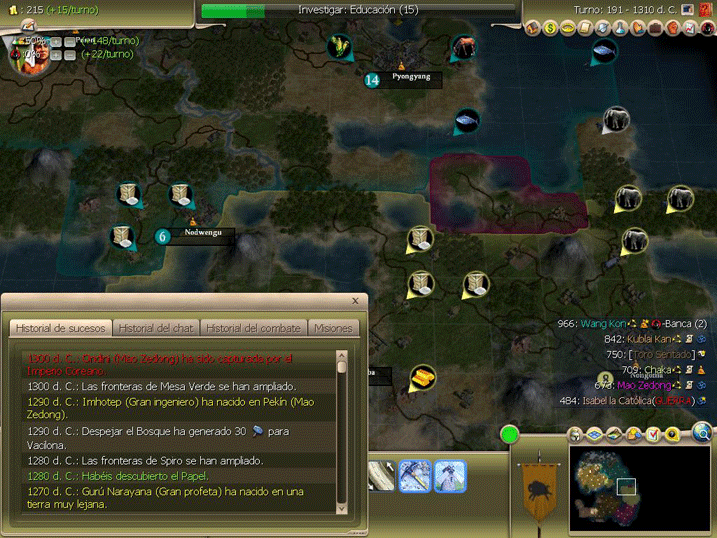
Task: Click Wang Kon in the scoreboard
Action: [x=603, y=324]
